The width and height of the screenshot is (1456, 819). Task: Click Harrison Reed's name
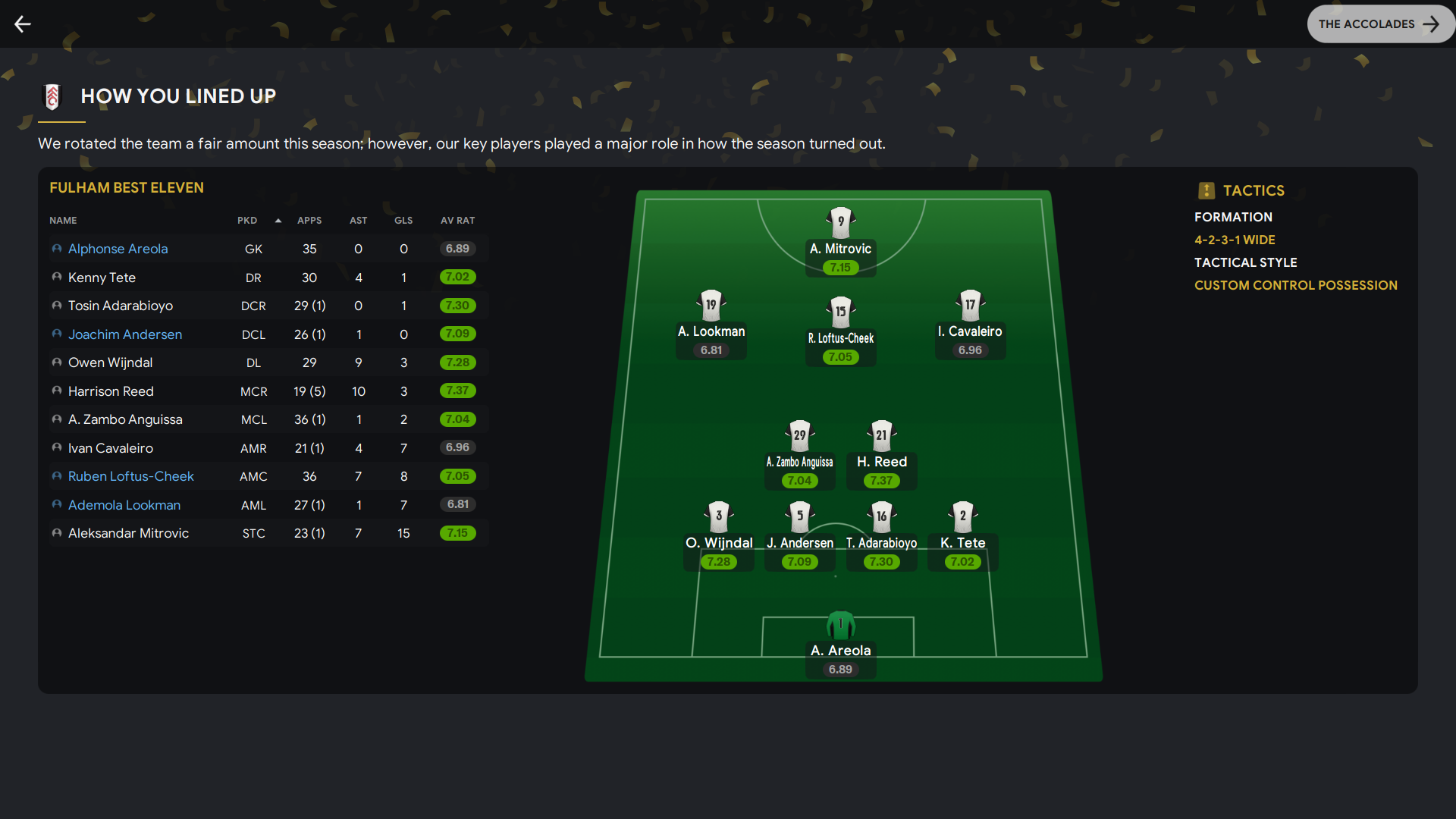[111, 391]
